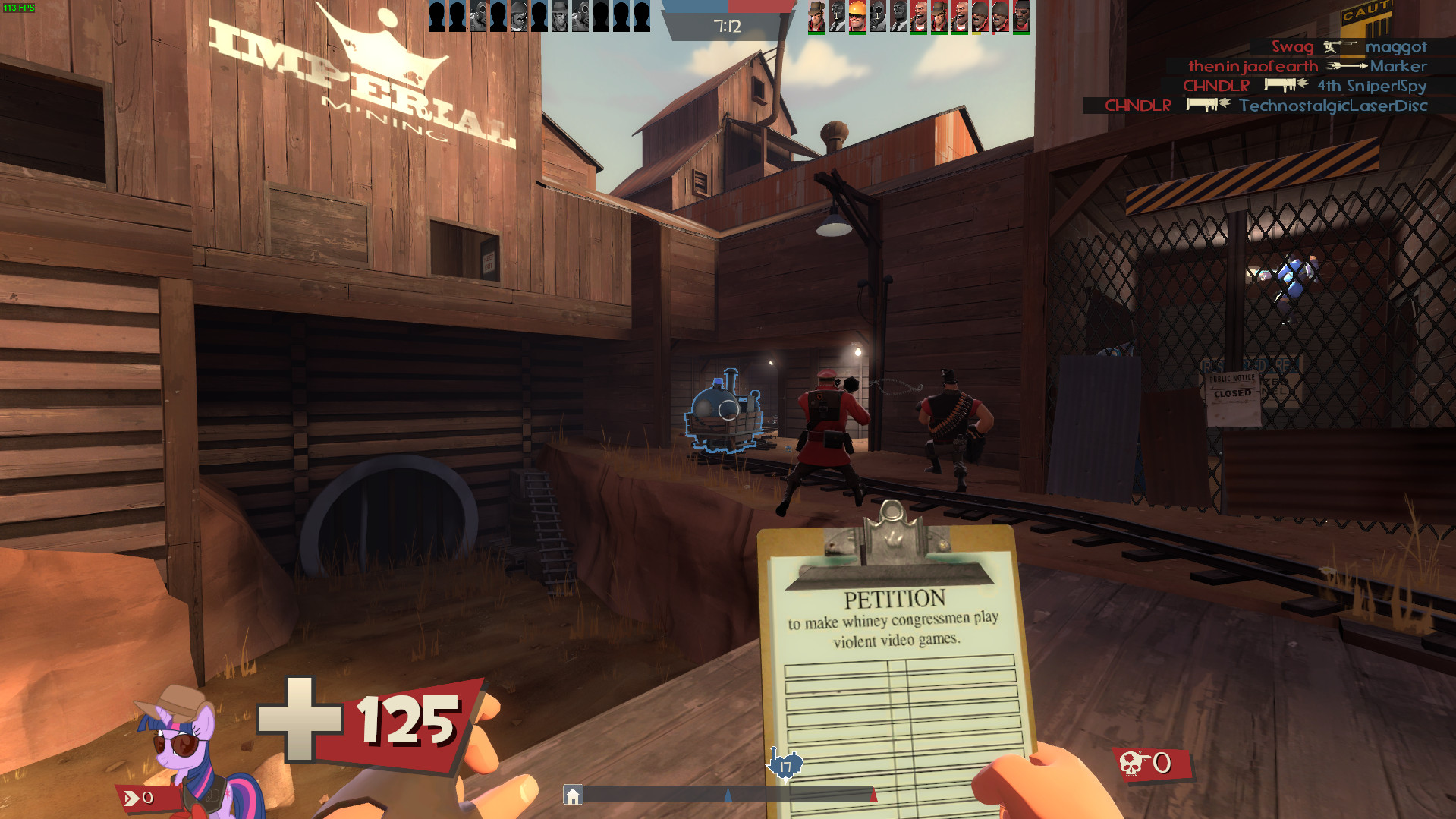The height and width of the screenshot is (819, 1456).
Task: Click the player name Marker in the kill feed
Action: tap(1399, 67)
